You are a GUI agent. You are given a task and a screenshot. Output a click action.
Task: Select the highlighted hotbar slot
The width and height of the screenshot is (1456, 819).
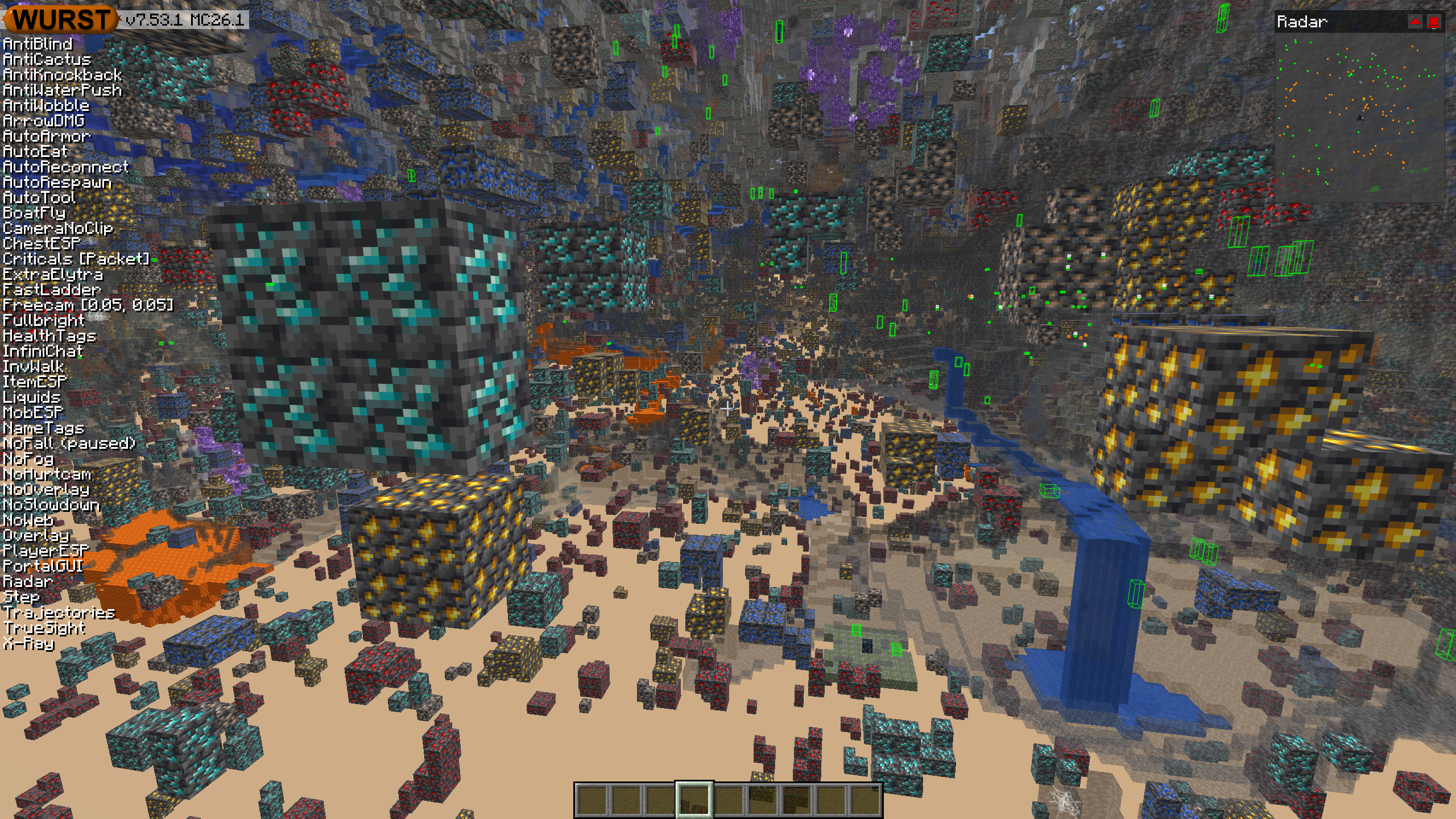point(694,800)
